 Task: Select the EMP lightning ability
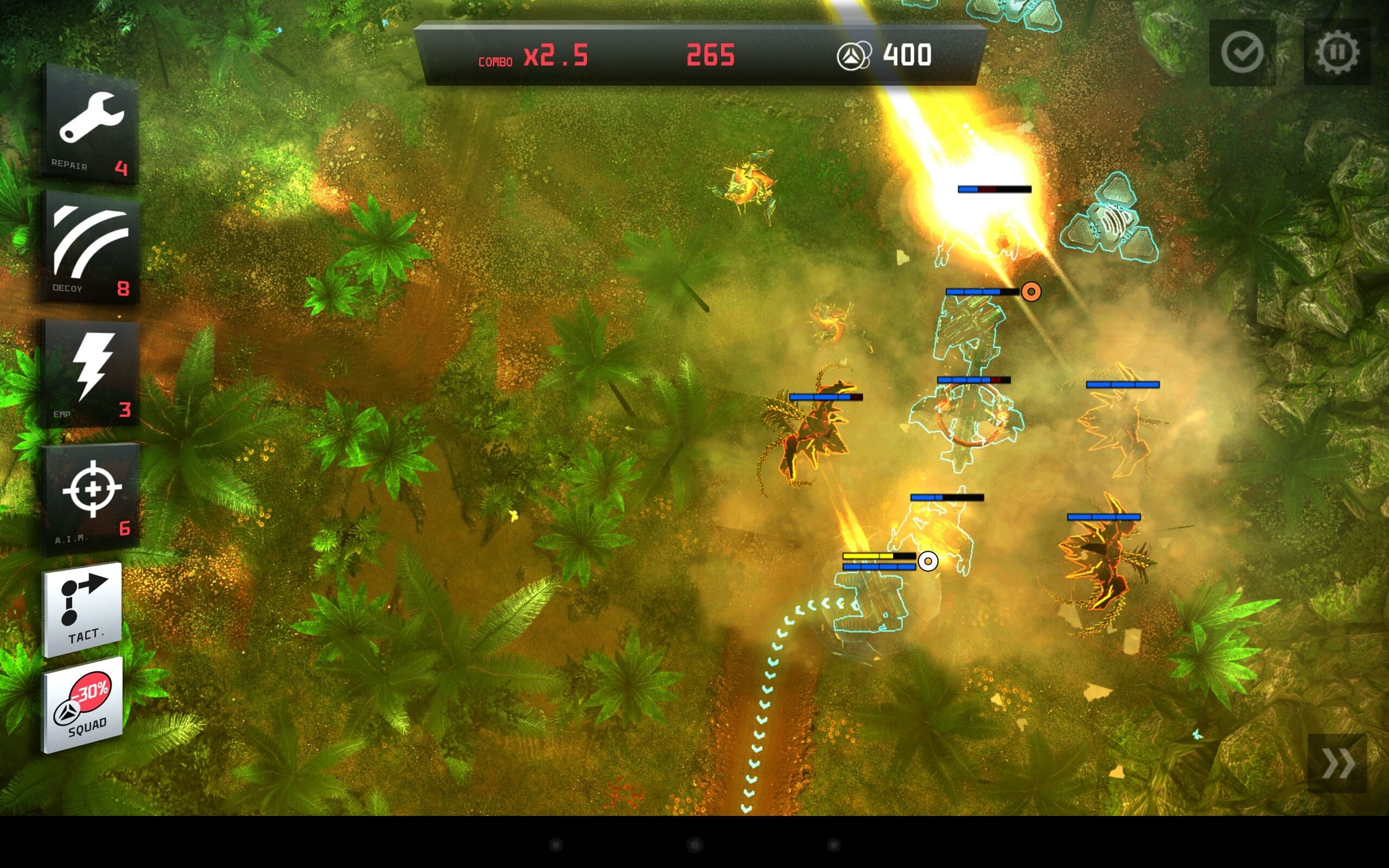[x=92, y=373]
